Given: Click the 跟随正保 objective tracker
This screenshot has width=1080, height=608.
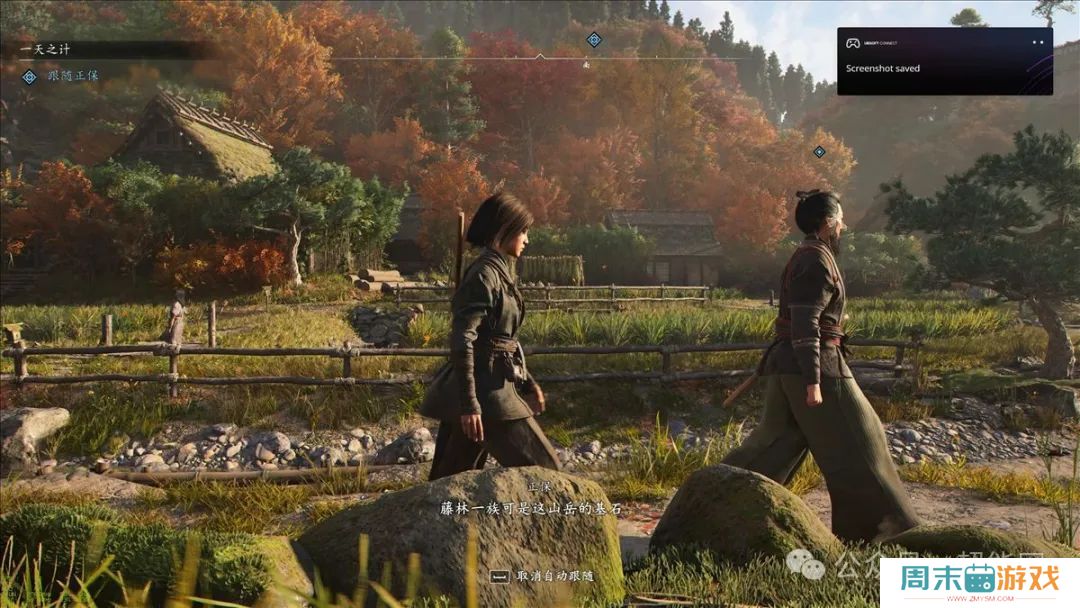Looking at the screenshot, I should [x=72, y=76].
